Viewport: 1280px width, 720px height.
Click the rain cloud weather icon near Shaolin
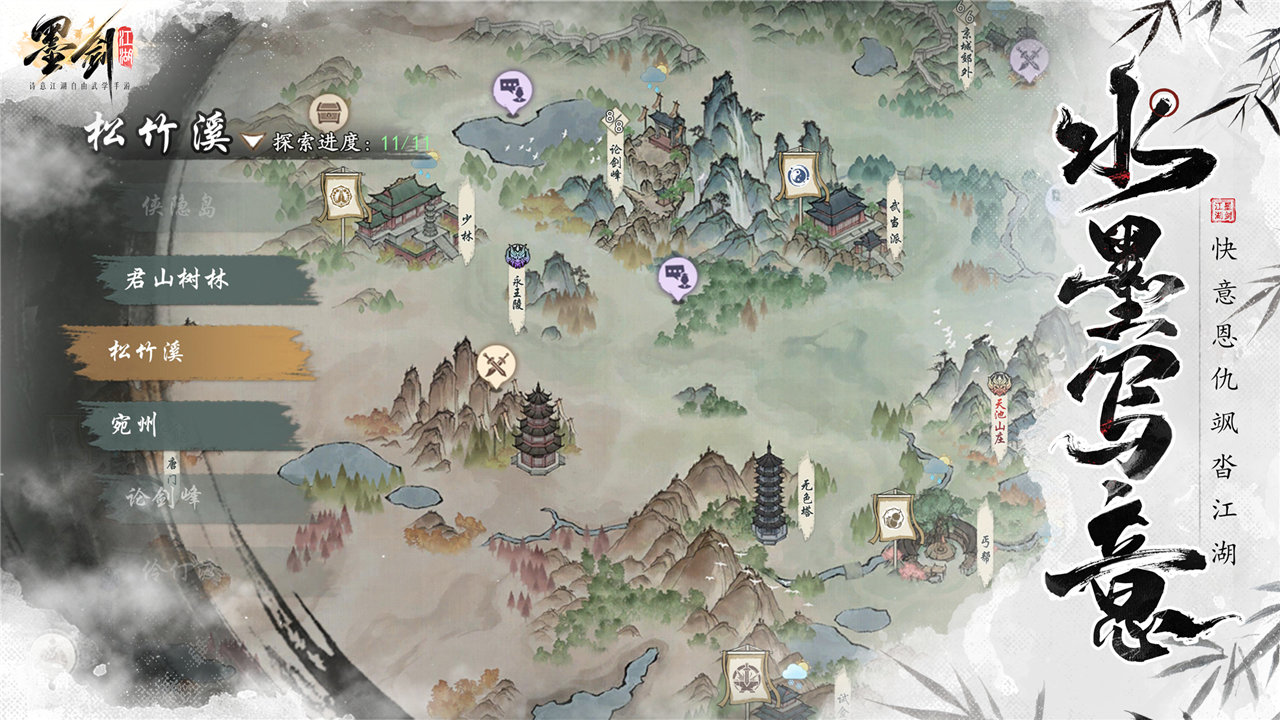coord(423,163)
